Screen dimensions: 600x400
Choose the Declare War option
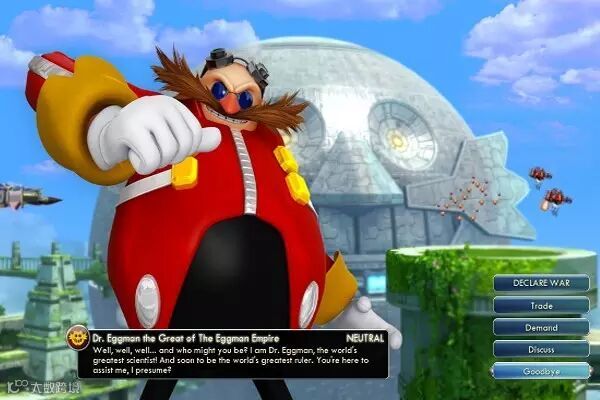pyautogui.click(x=541, y=283)
